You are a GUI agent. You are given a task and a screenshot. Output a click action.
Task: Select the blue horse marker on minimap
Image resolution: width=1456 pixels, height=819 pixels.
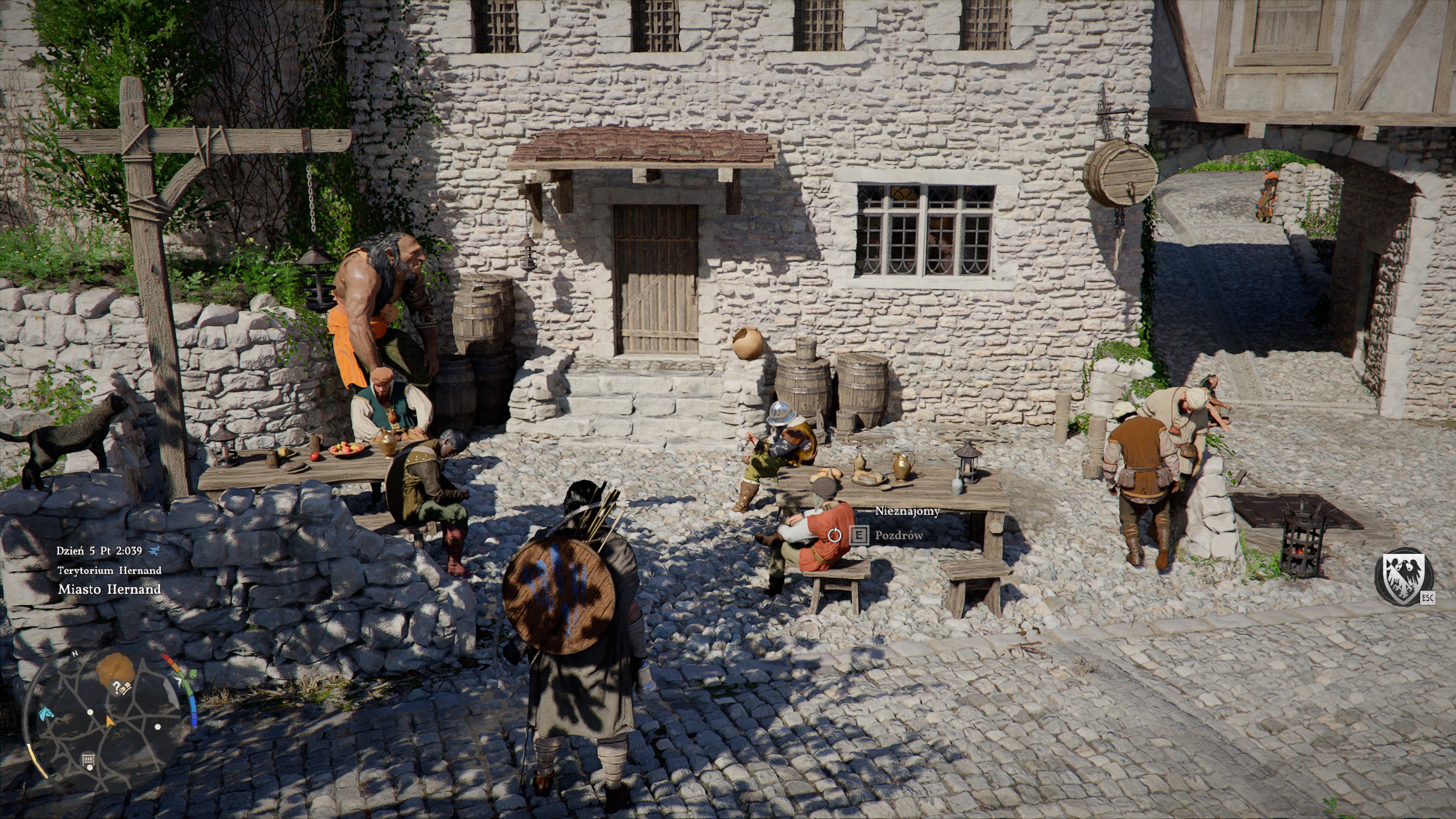click(46, 713)
